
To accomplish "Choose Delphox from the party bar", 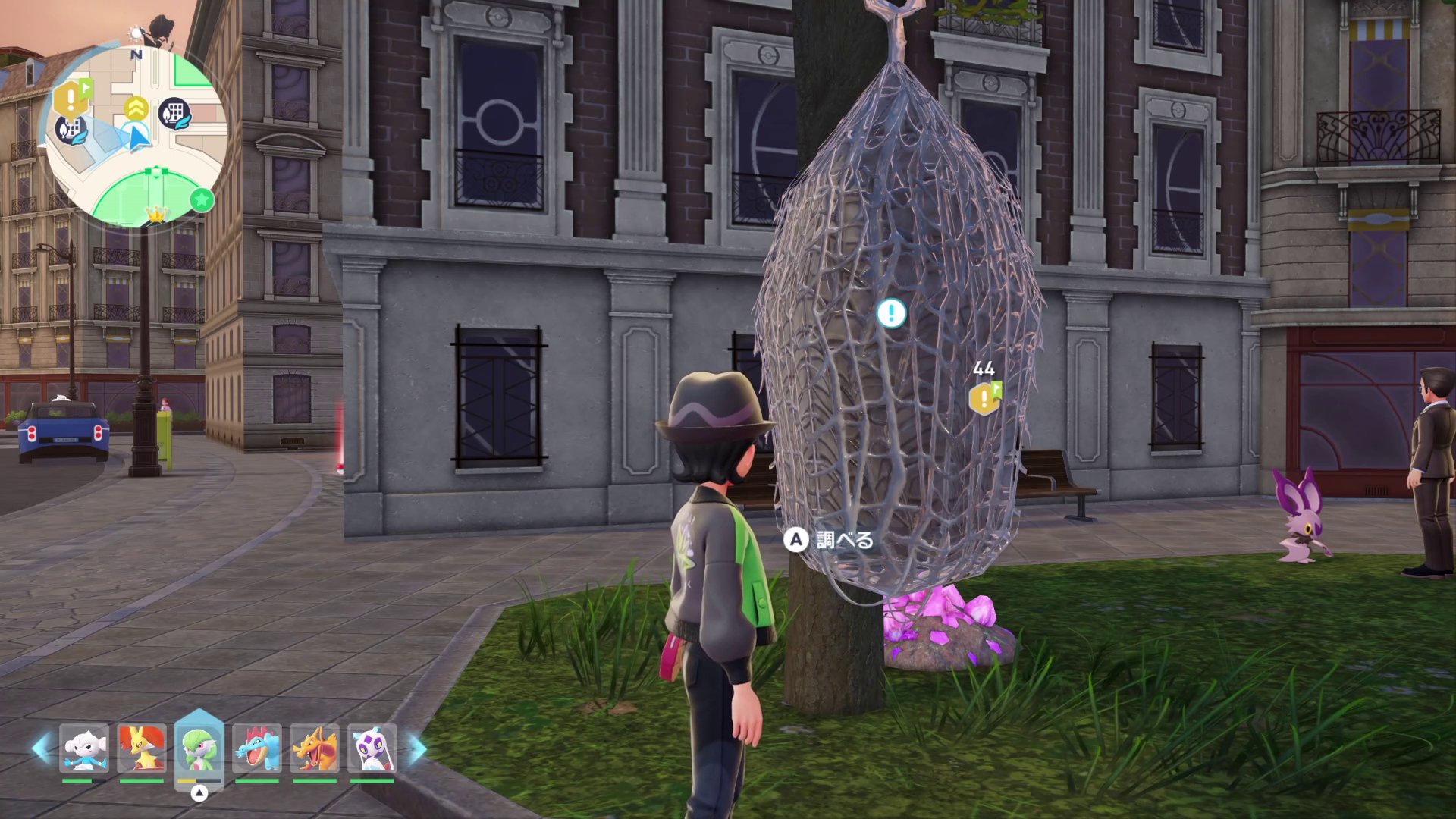I will click(x=142, y=749).
